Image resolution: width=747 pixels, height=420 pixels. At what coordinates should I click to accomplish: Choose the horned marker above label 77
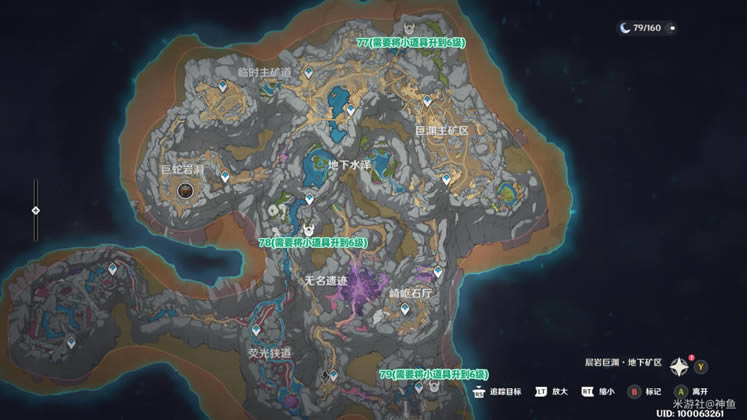(411, 27)
